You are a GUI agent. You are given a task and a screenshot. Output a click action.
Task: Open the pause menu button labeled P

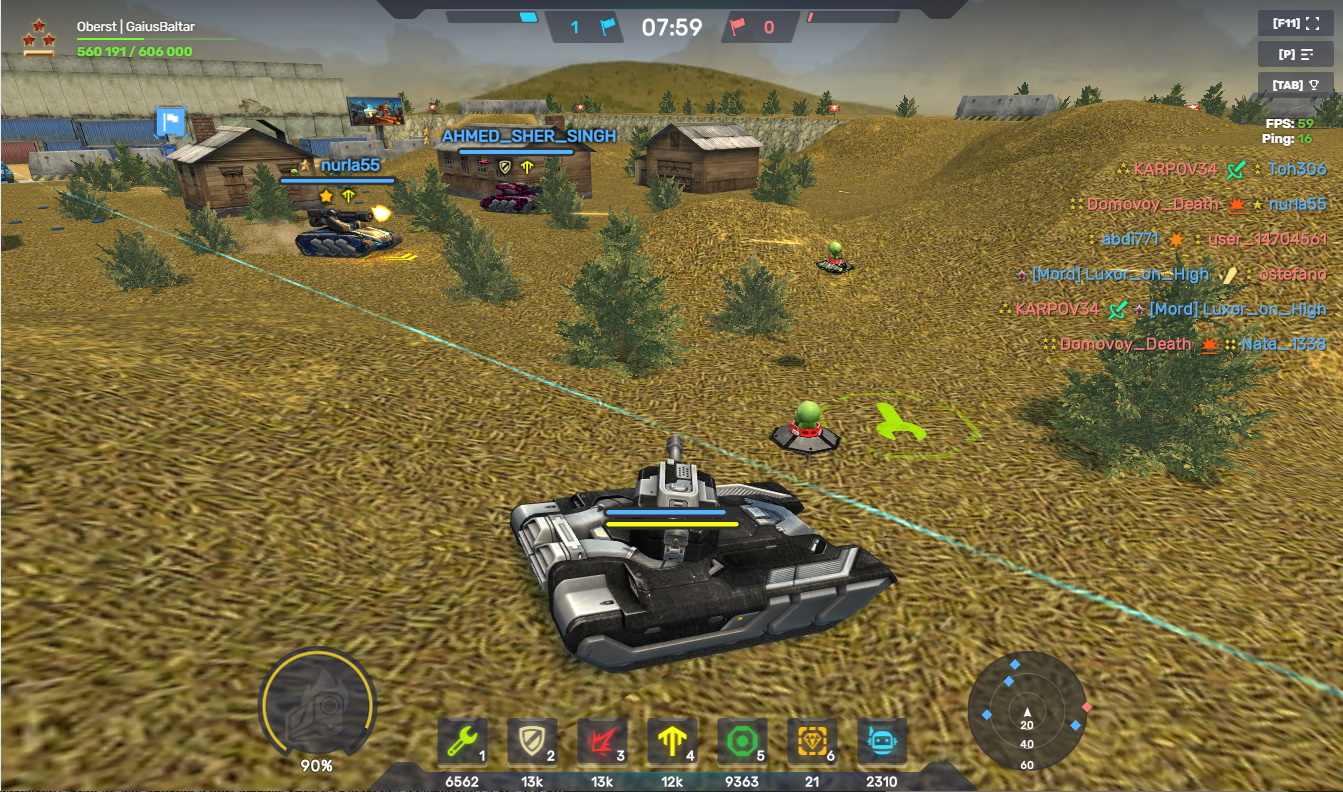click(x=1295, y=54)
